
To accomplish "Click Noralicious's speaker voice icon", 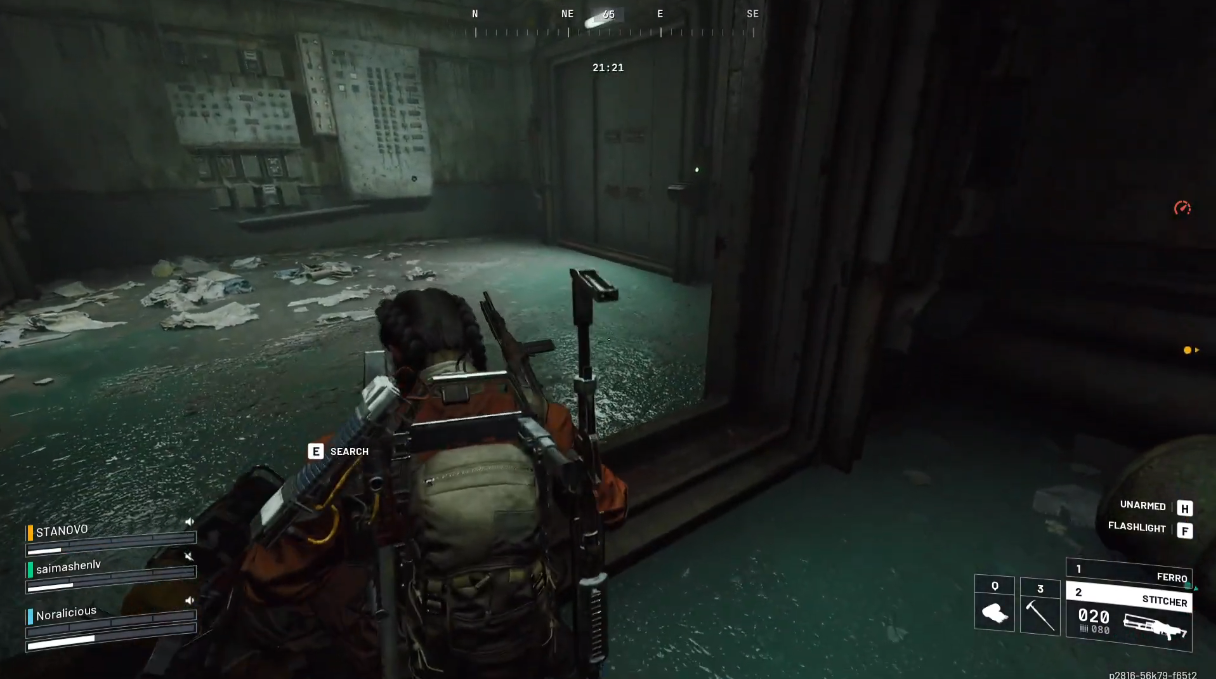I will click(x=189, y=600).
